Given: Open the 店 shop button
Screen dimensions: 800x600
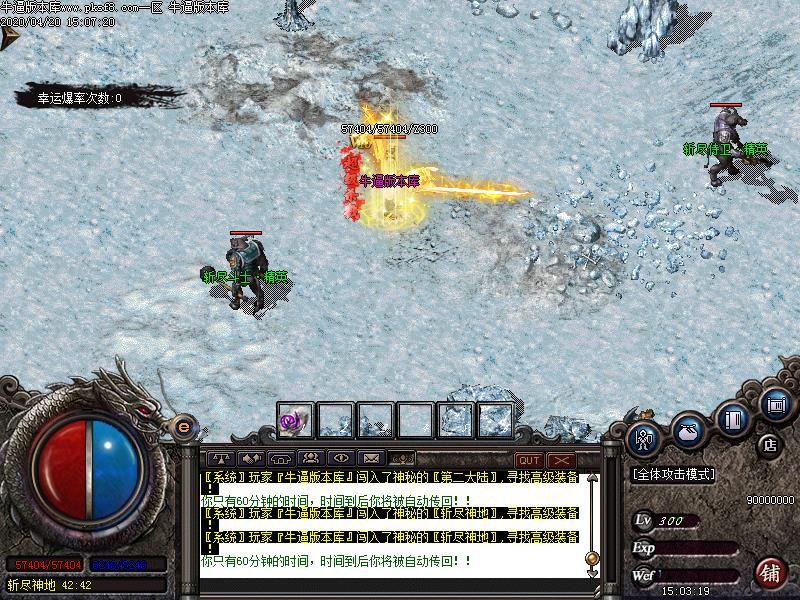Looking at the screenshot, I should pos(769,443).
